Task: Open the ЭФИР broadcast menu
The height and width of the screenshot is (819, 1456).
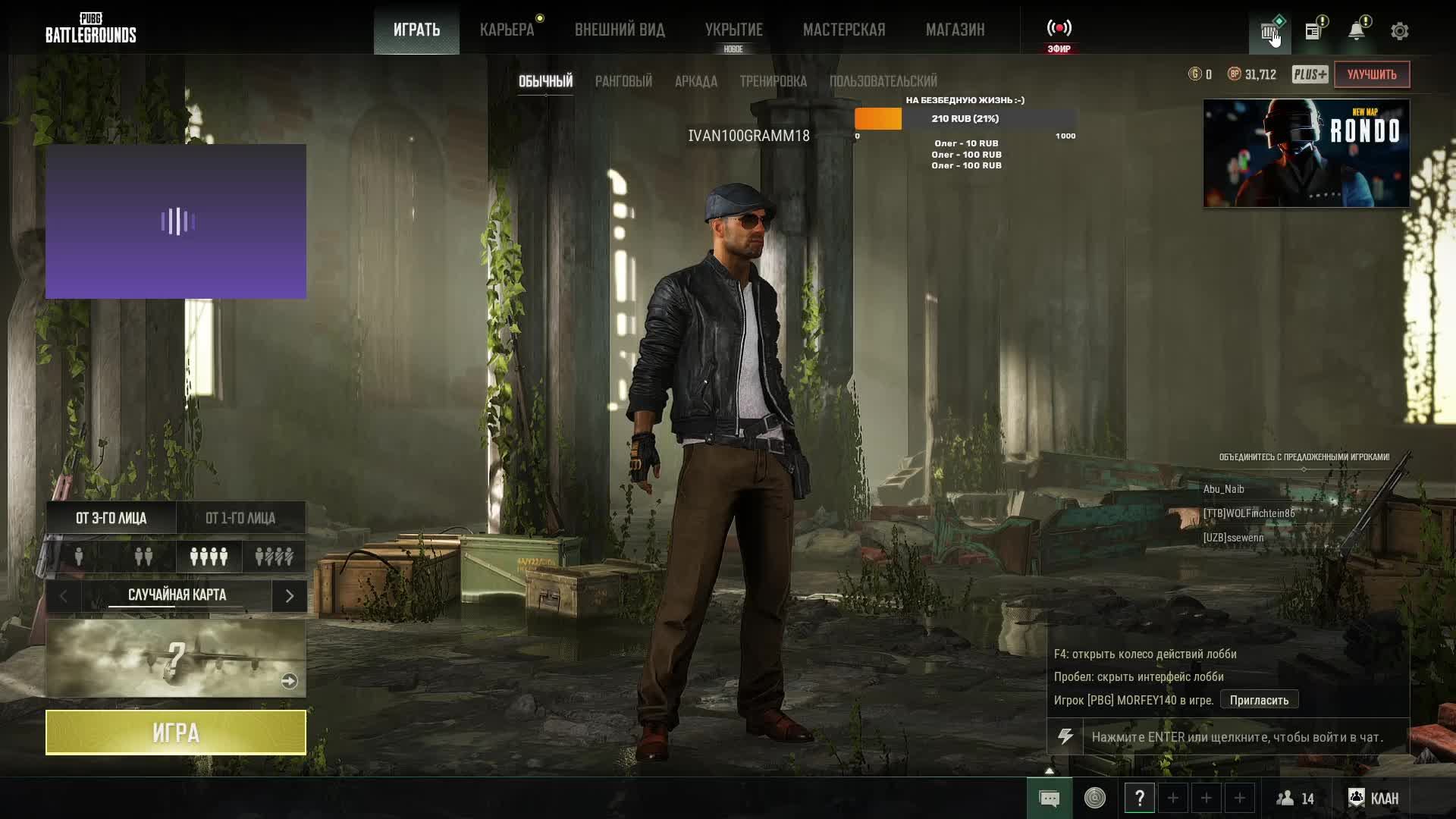Action: coord(1059,33)
